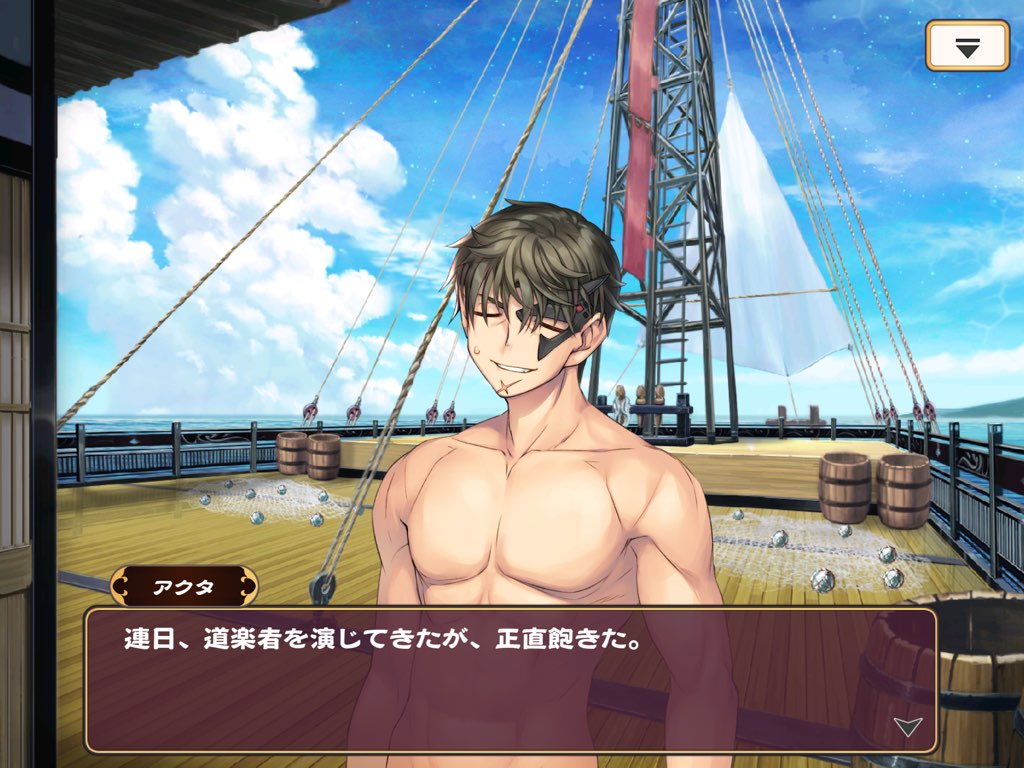Click the dialogue text box to continue
This screenshot has height=768, width=1024.
pyautogui.click(x=510, y=680)
